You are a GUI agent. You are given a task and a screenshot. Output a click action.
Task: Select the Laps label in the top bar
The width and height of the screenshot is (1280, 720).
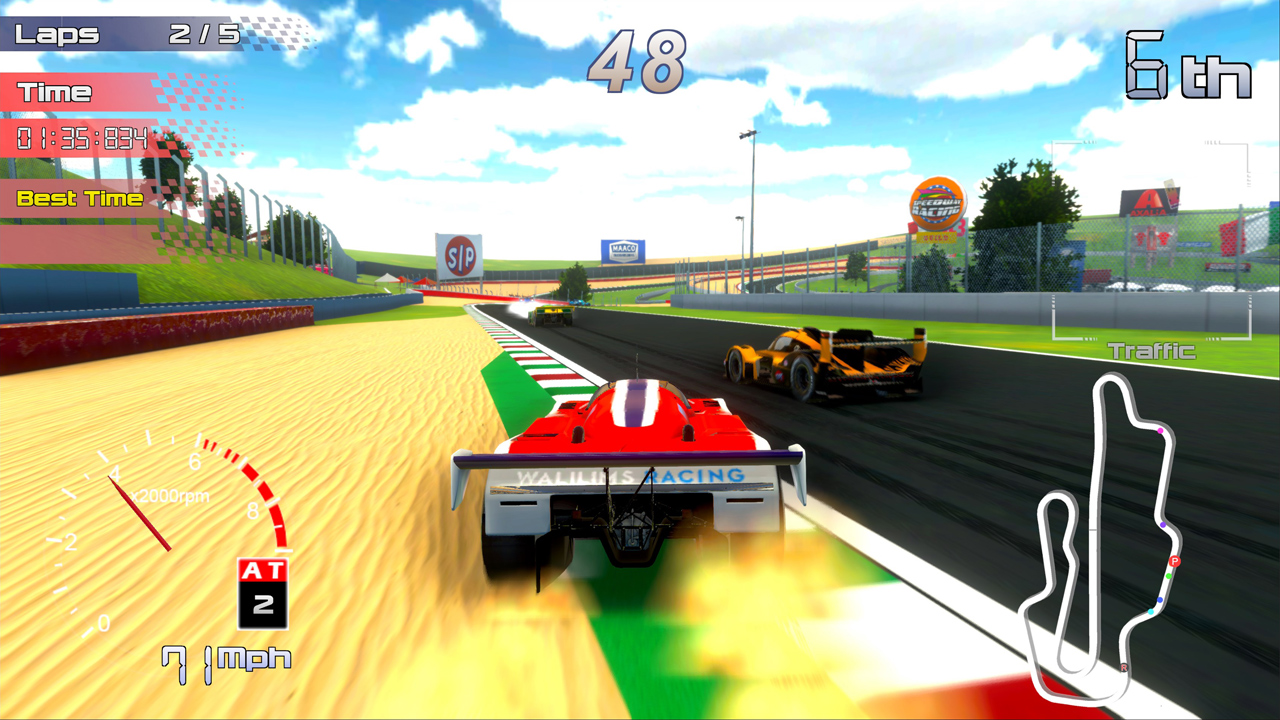pyautogui.click(x=55, y=34)
